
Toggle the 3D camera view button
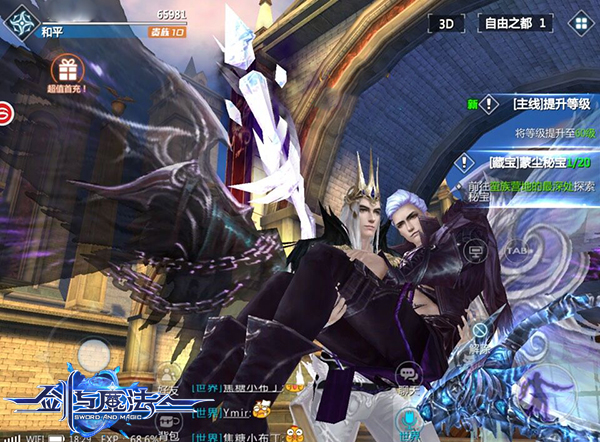(x=446, y=22)
